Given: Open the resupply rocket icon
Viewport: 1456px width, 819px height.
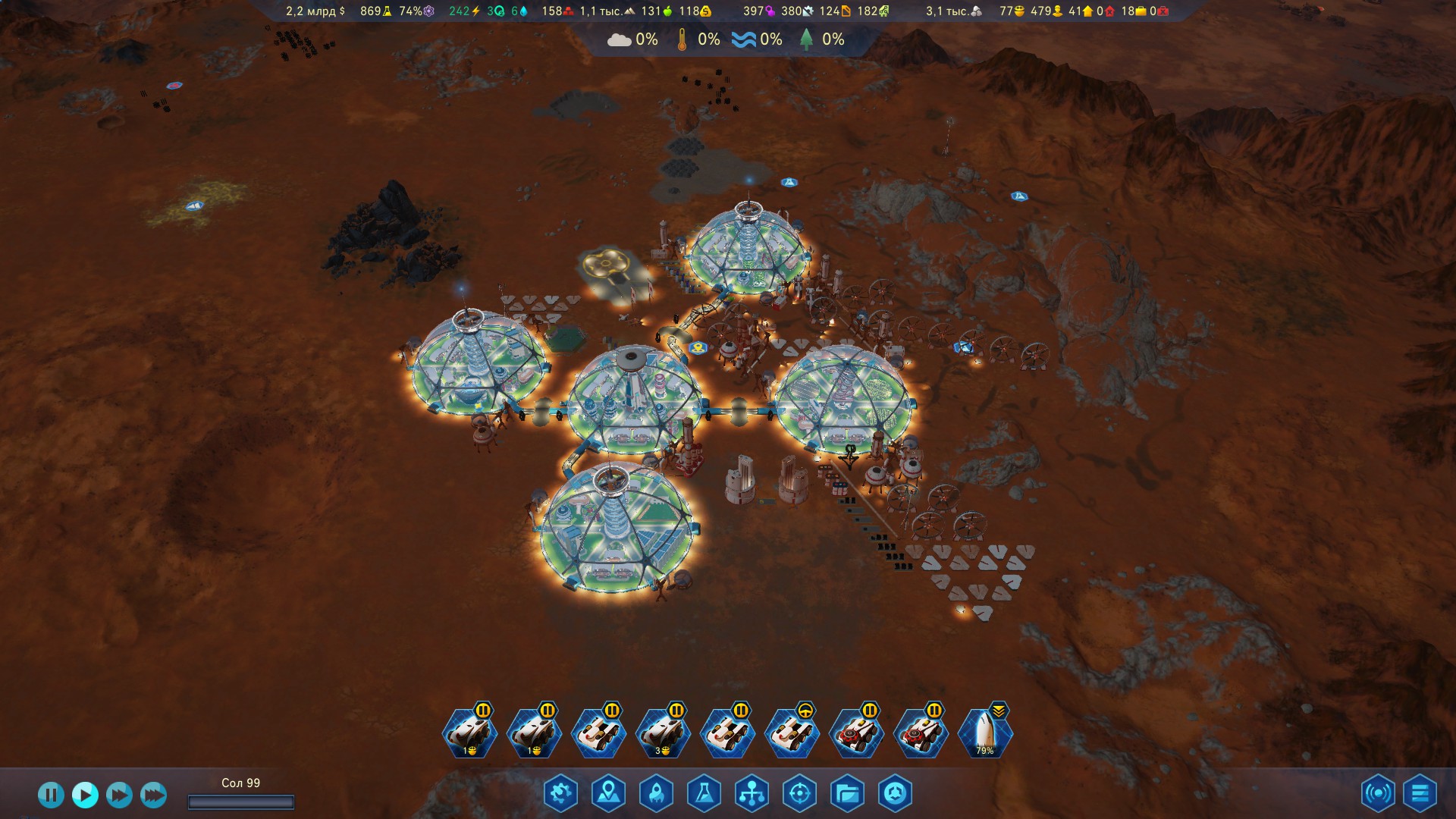Looking at the screenshot, I should pyautogui.click(x=656, y=794).
